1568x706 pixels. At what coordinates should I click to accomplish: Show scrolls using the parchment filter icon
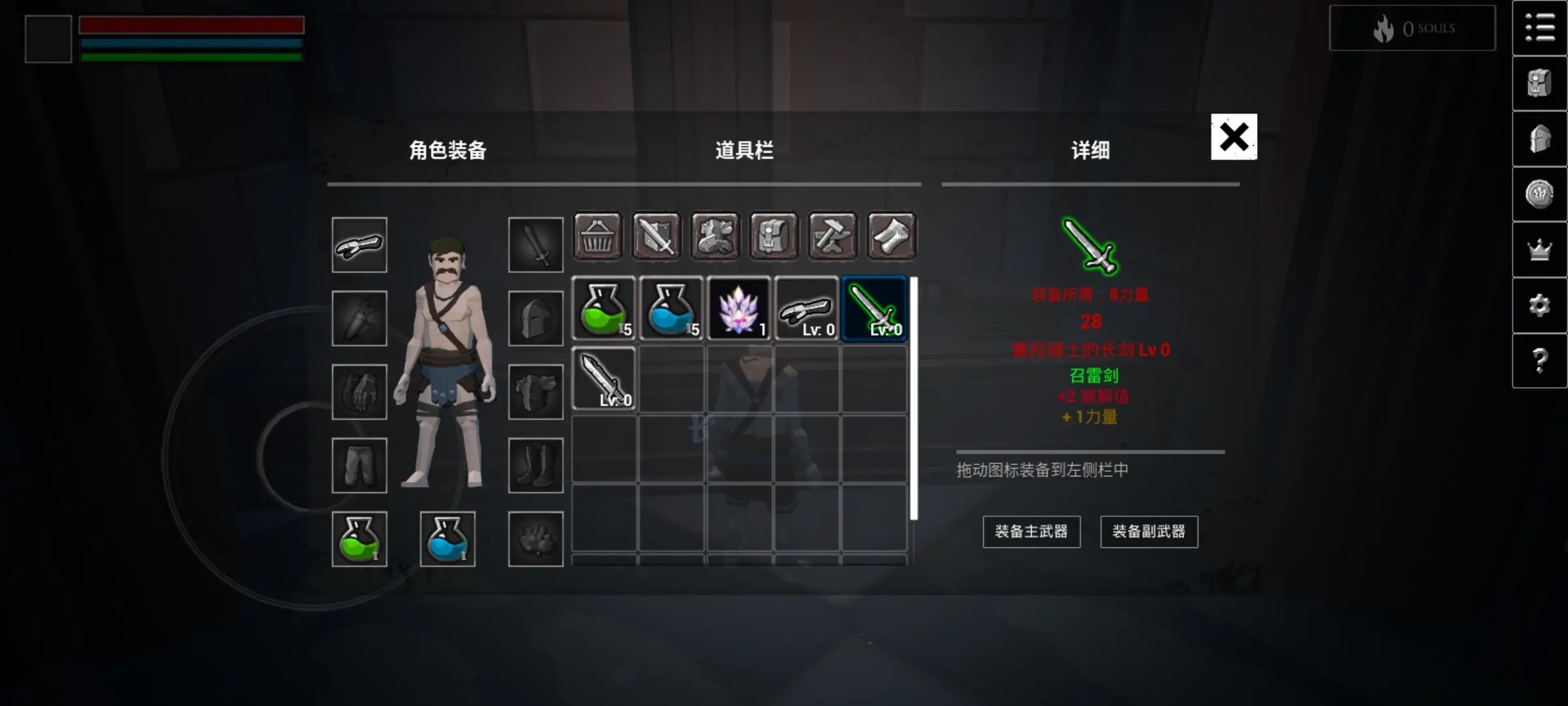tap(892, 236)
